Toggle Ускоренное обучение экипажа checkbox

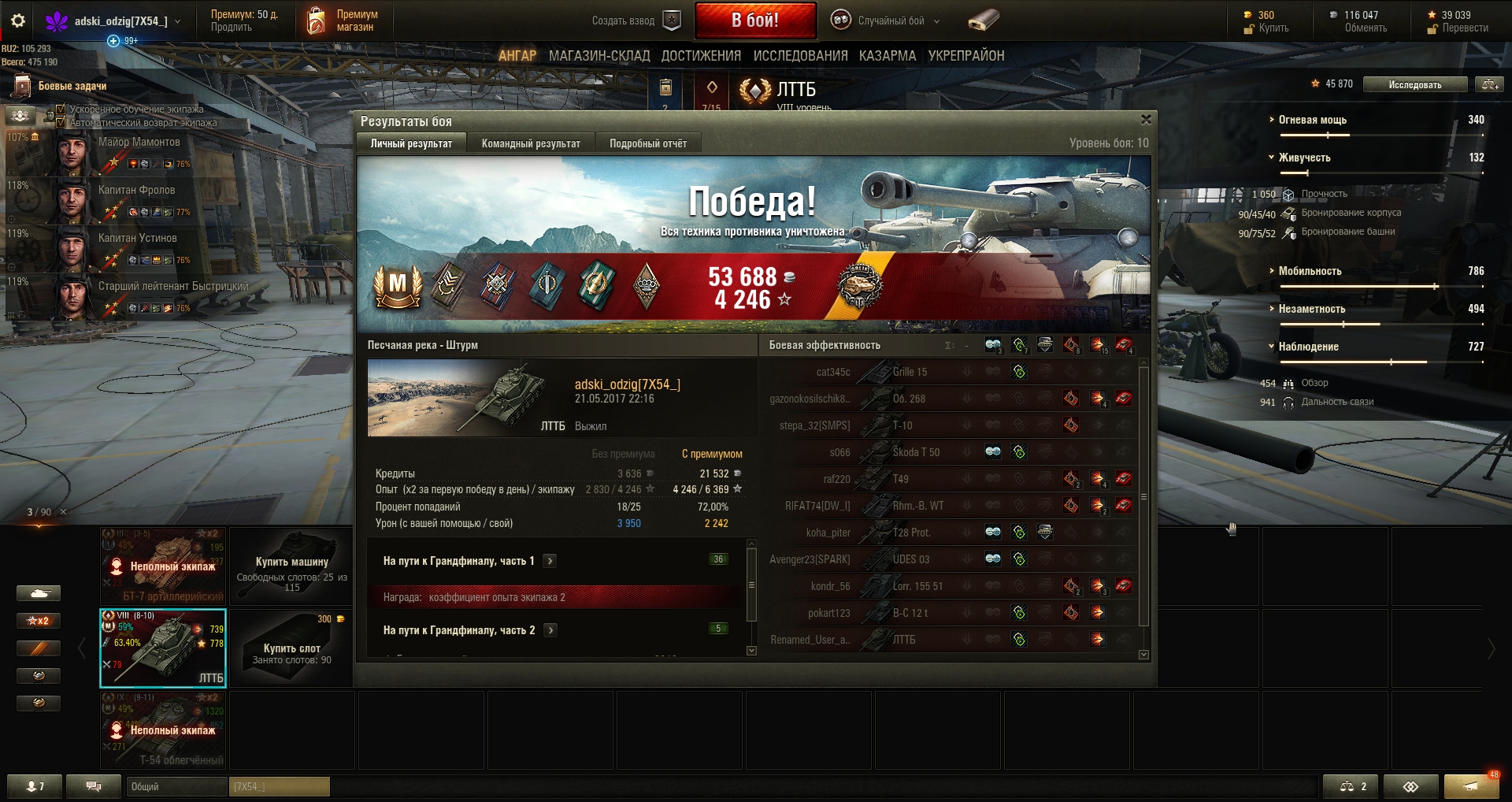point(61,110)
